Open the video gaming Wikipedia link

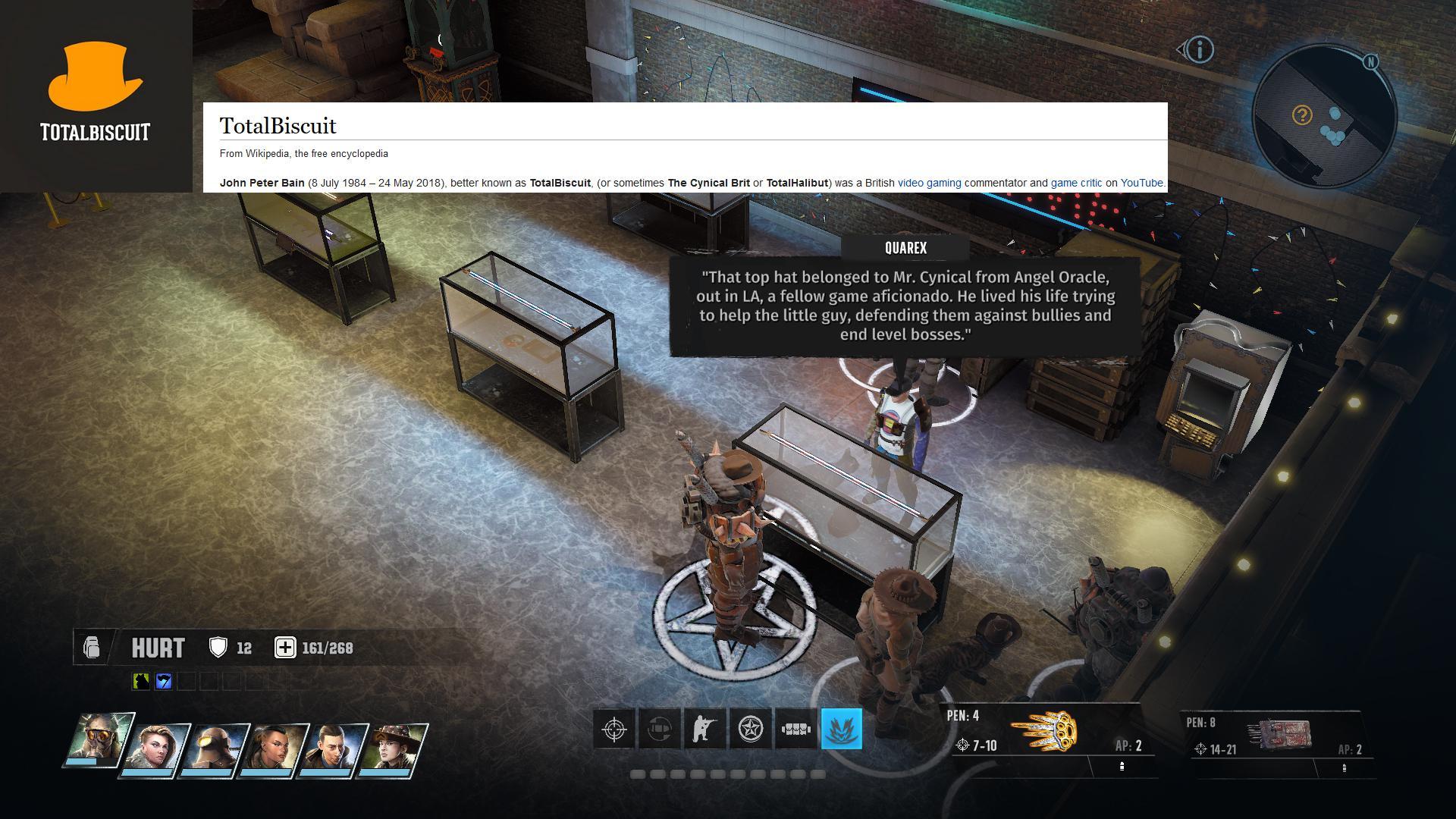pyautogui.click(x=928, y=183)
